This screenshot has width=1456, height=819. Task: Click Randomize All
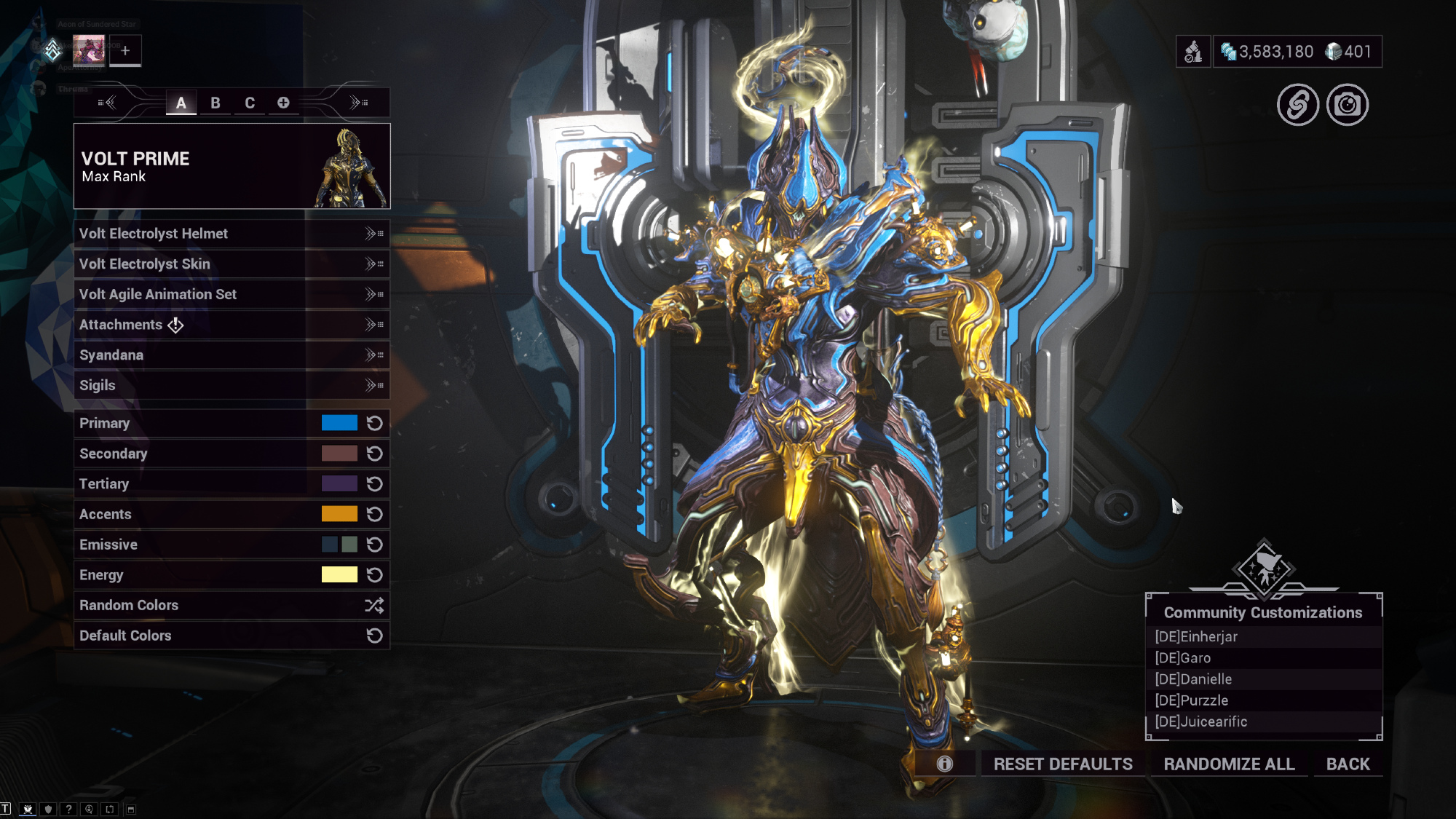pyautogui.click(x=1229, y=764)
